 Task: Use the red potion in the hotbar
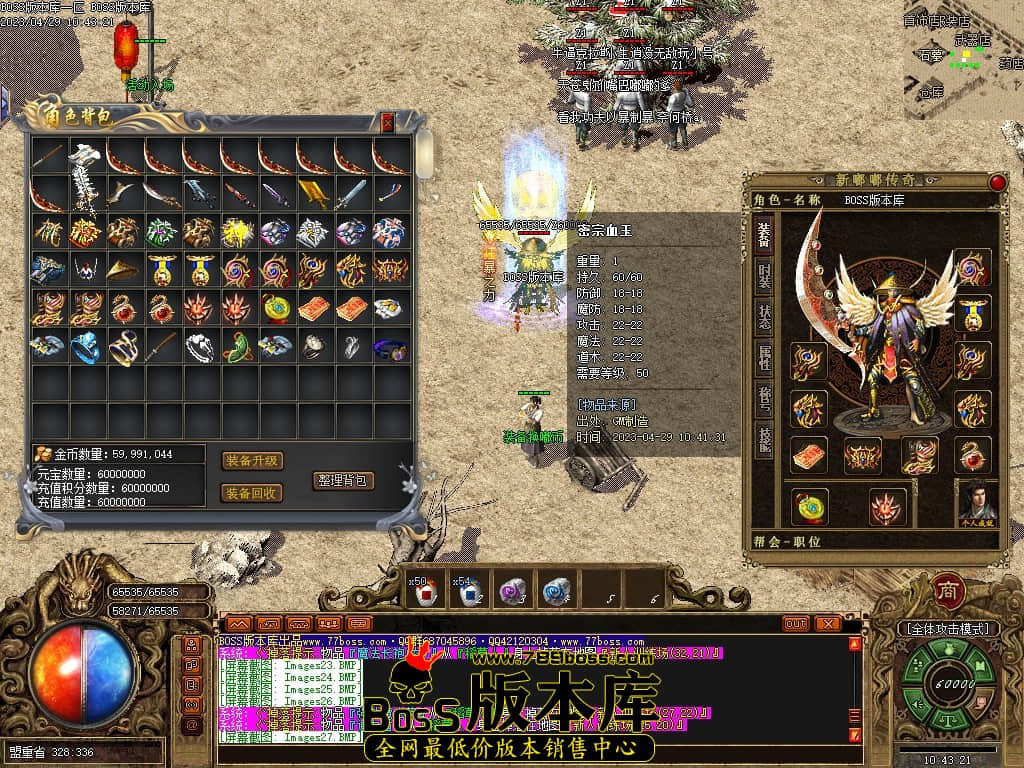pyautogui.click(x=429, y=592)
